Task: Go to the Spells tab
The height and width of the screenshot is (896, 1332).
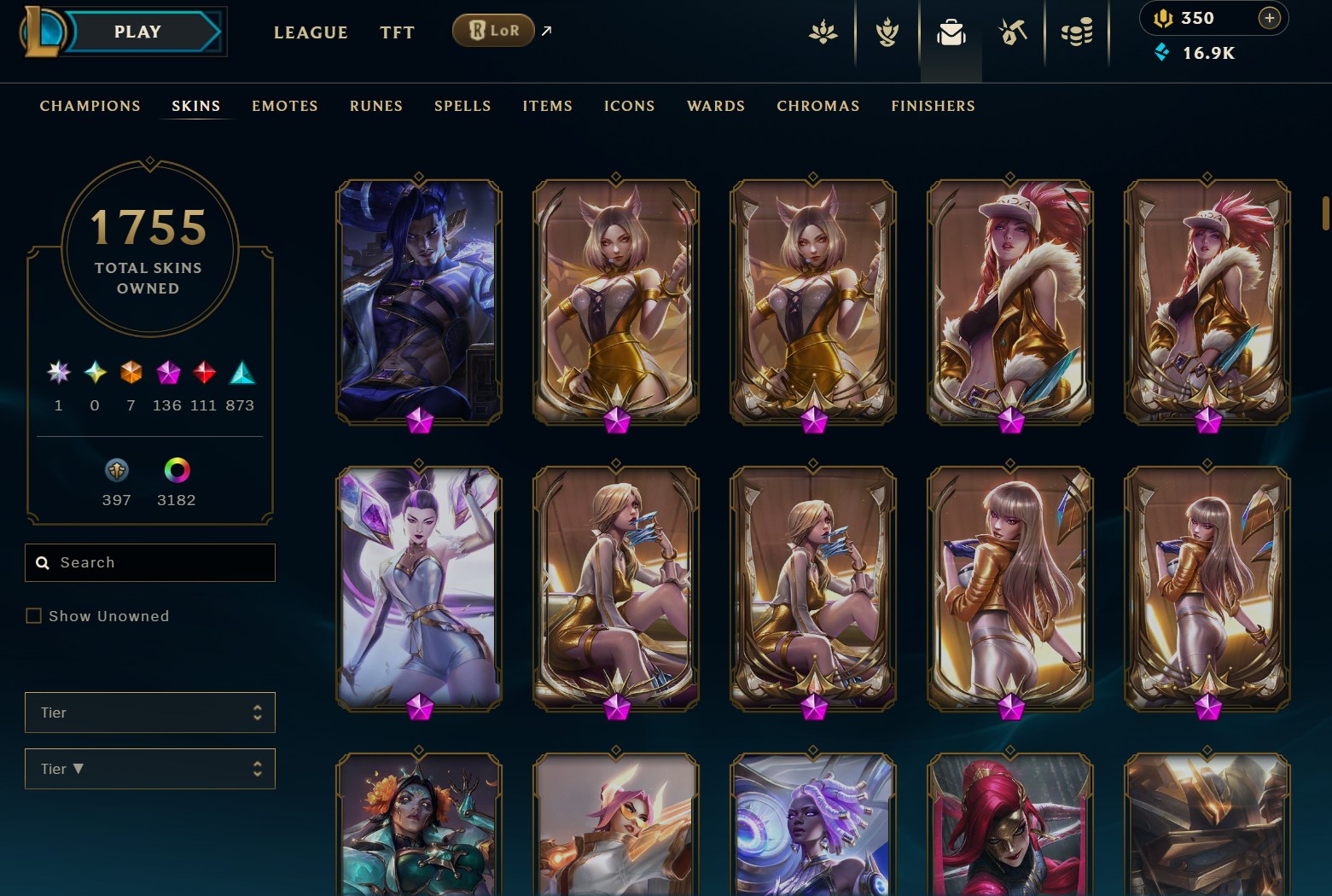Action: click(x=462, y=106)
